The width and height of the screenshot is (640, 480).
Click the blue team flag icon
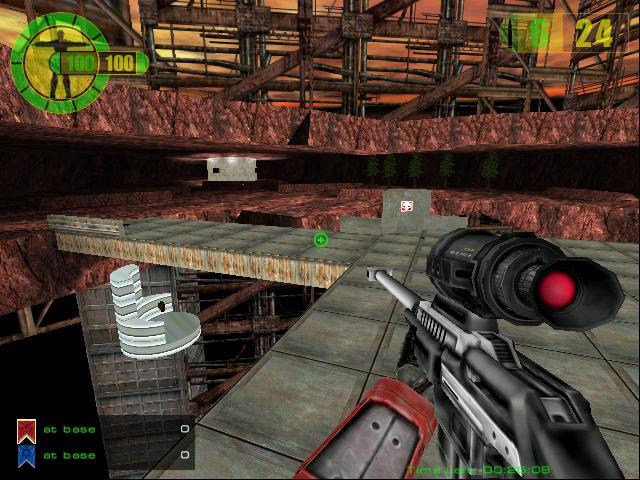pyautogui.click(x=25, y=455)
